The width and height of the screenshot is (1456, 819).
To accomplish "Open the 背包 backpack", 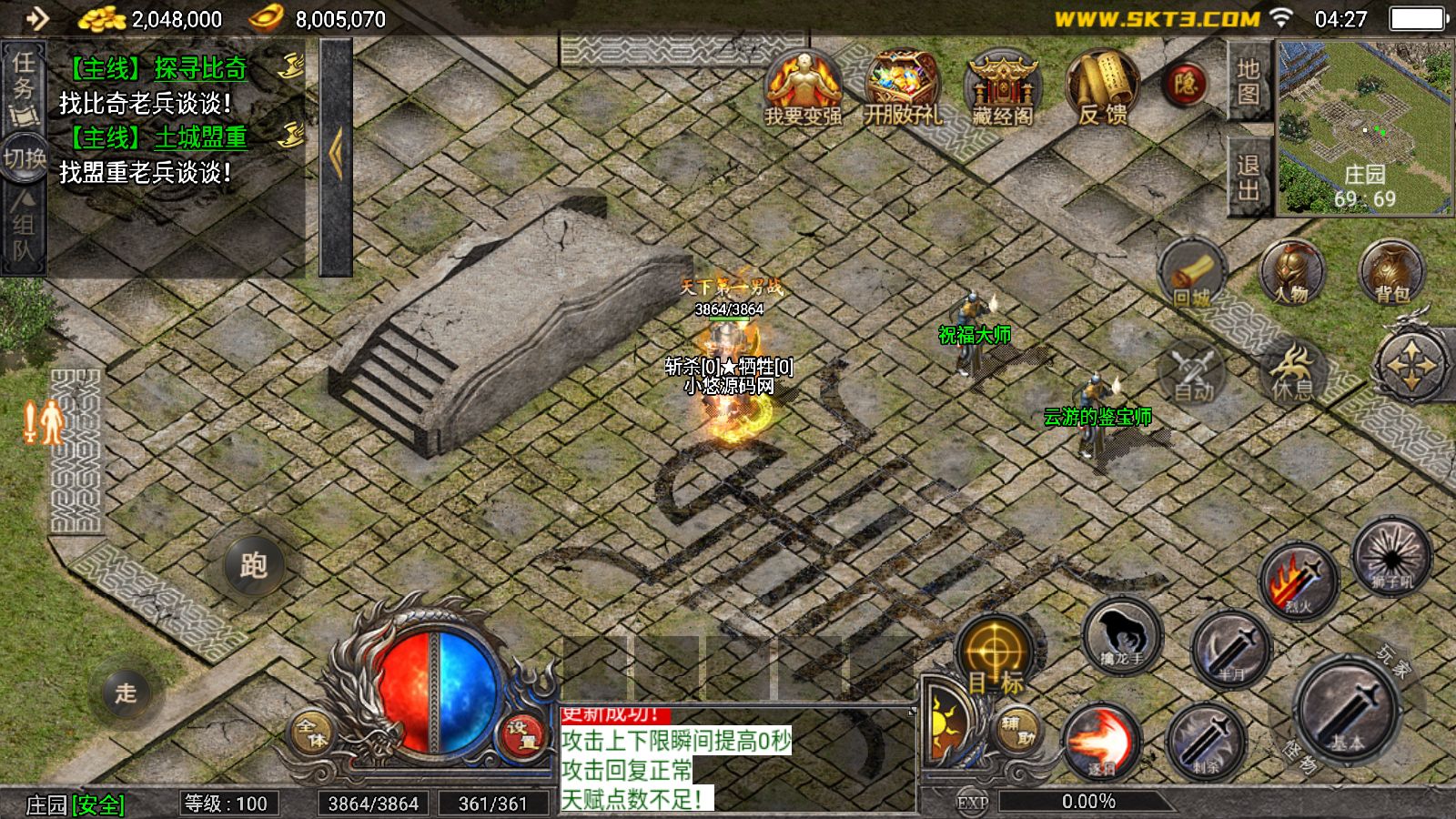I will 1390,271.
